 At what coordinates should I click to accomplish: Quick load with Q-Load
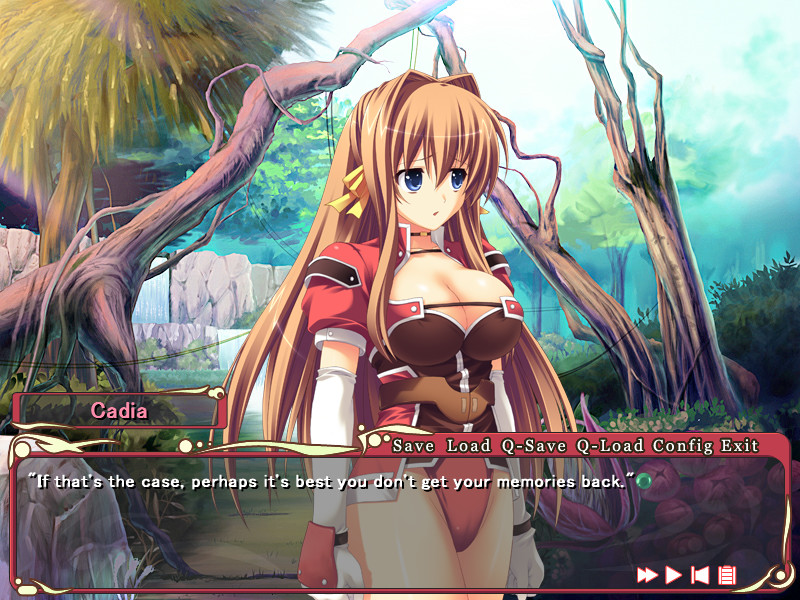610,446
